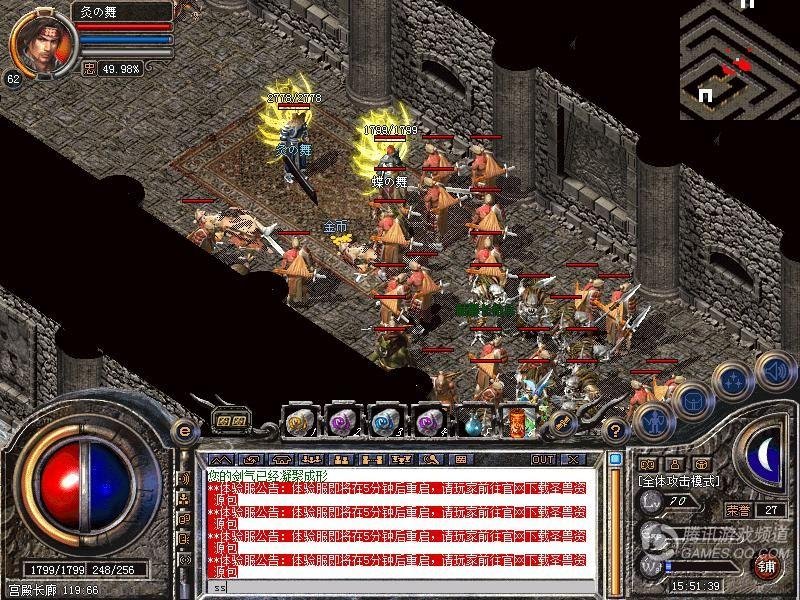Open the shop via red 铺 button
Viewport: 800px width, 600px height.
(x=765, y=563)
